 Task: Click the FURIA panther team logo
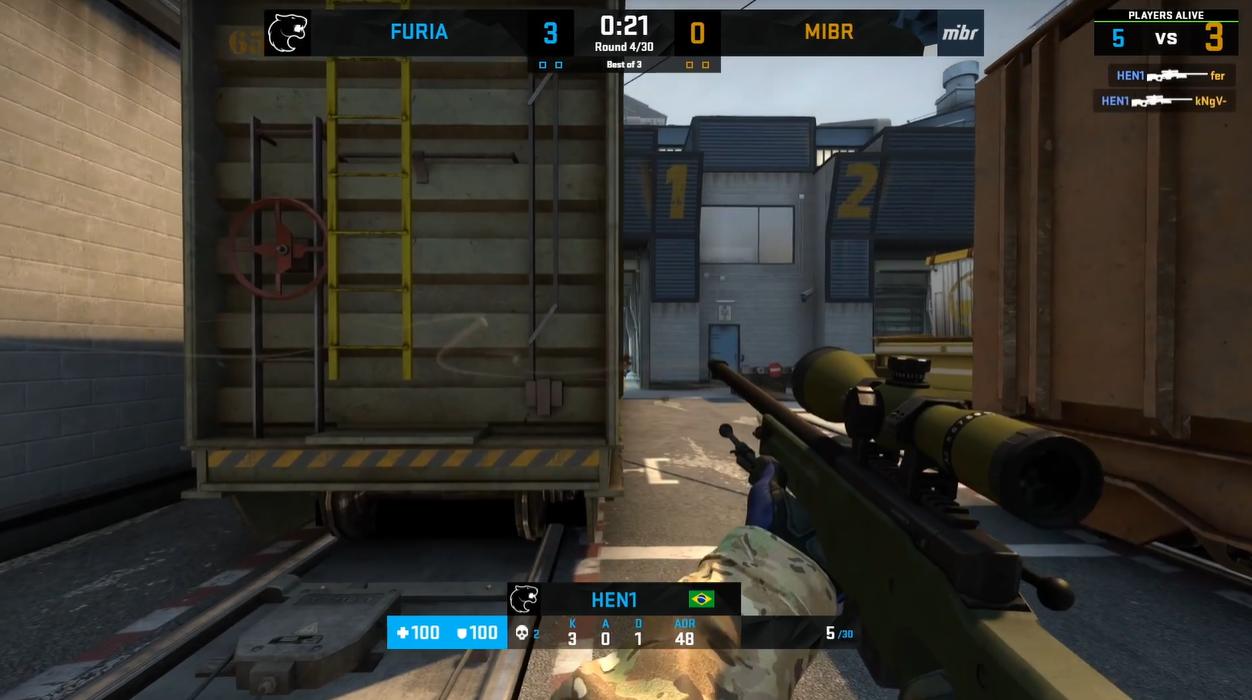(288, 33)
